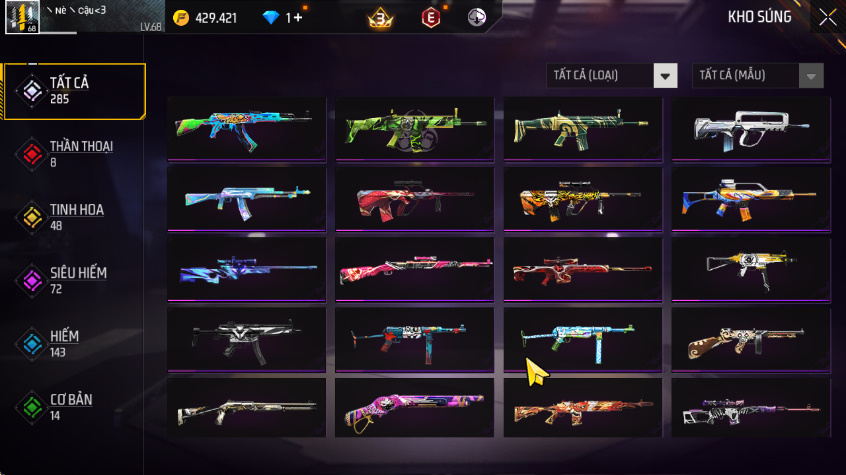
Task: Open the Tất Cả (Mẫu) dropdown
Action: point(758,76)
